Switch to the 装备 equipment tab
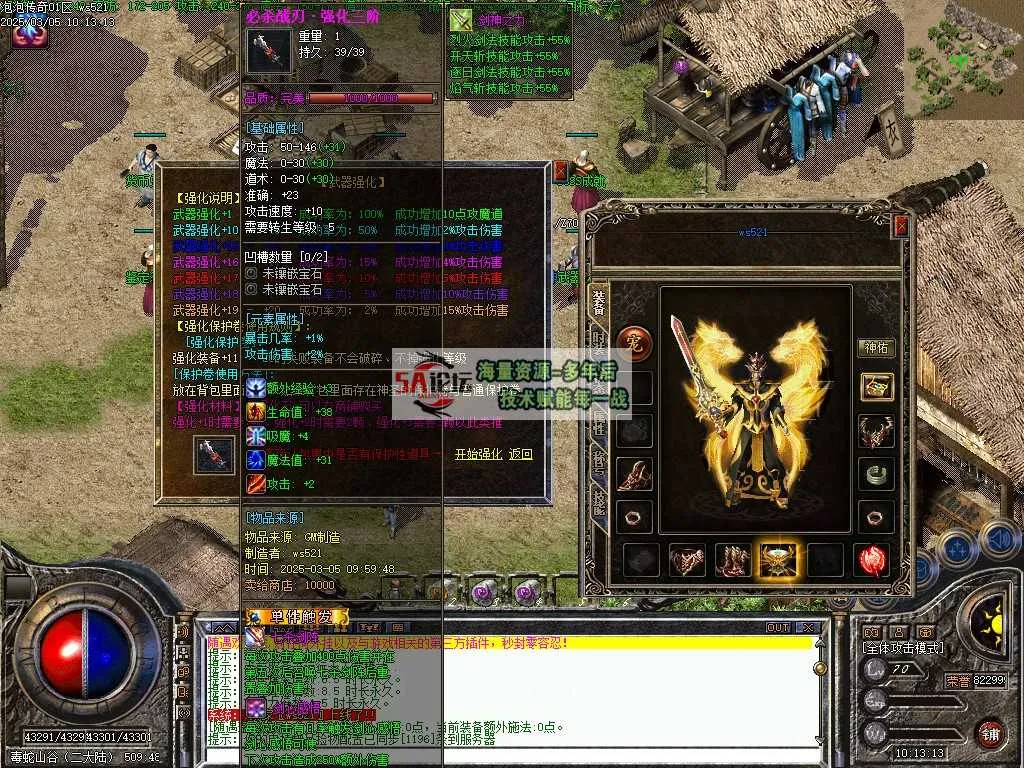 [x=598, y=301]
